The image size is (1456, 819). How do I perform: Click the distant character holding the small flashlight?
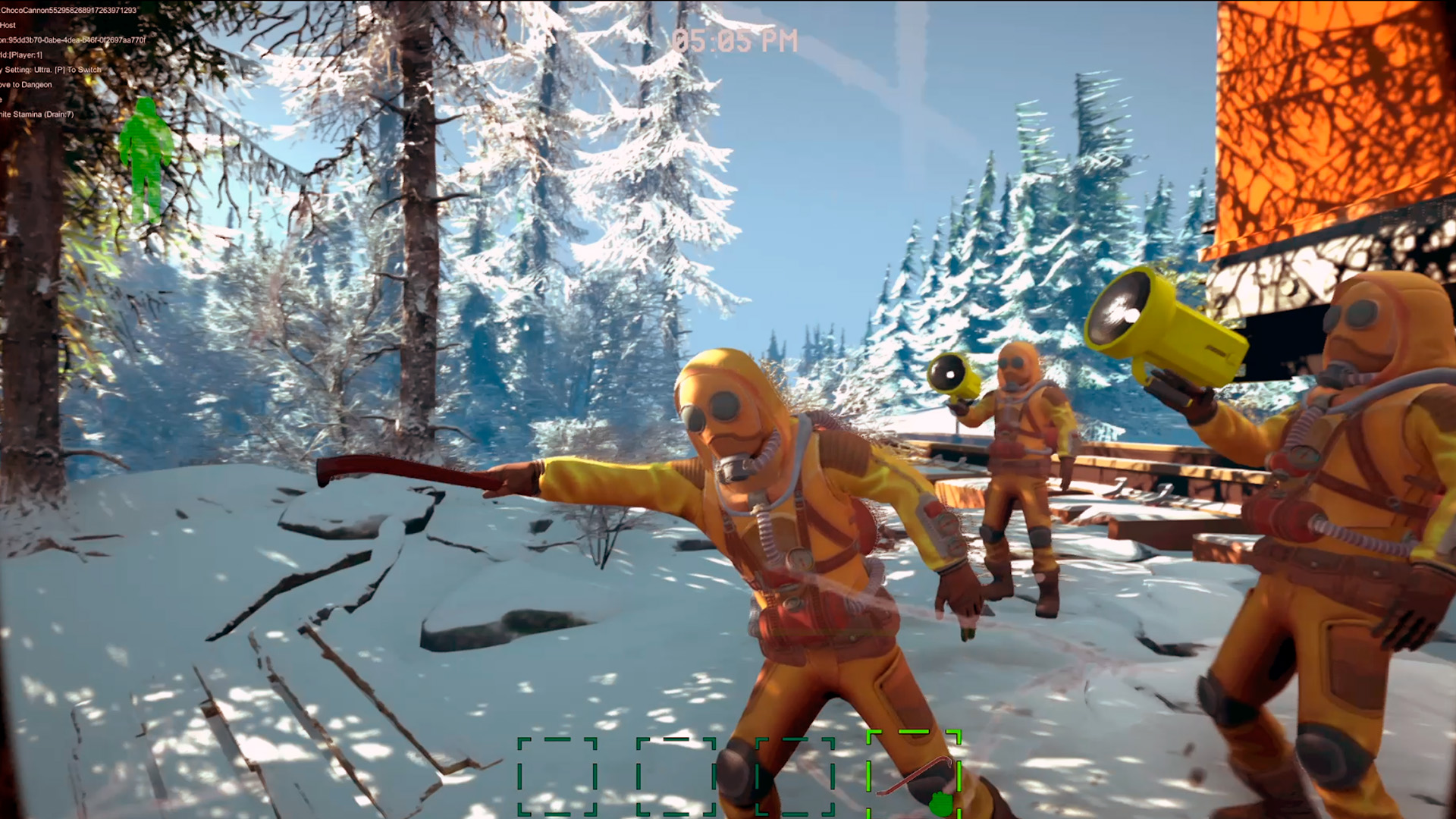1016,455
